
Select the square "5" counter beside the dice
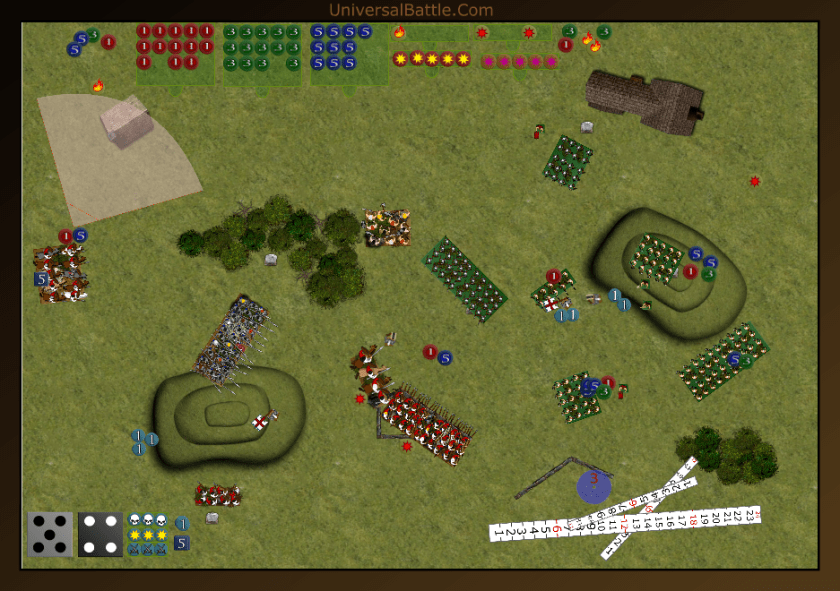181,543
